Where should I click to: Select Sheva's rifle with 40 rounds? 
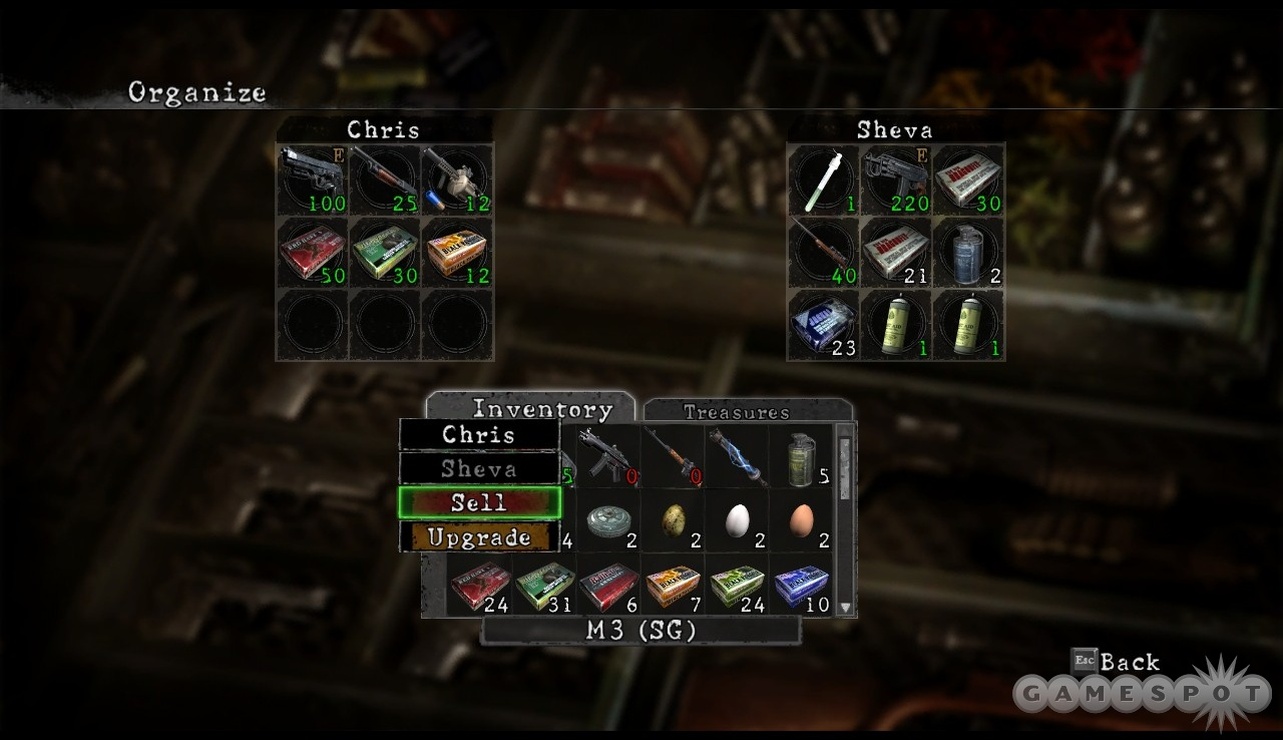pyautogui.click(x=824, y=252)
